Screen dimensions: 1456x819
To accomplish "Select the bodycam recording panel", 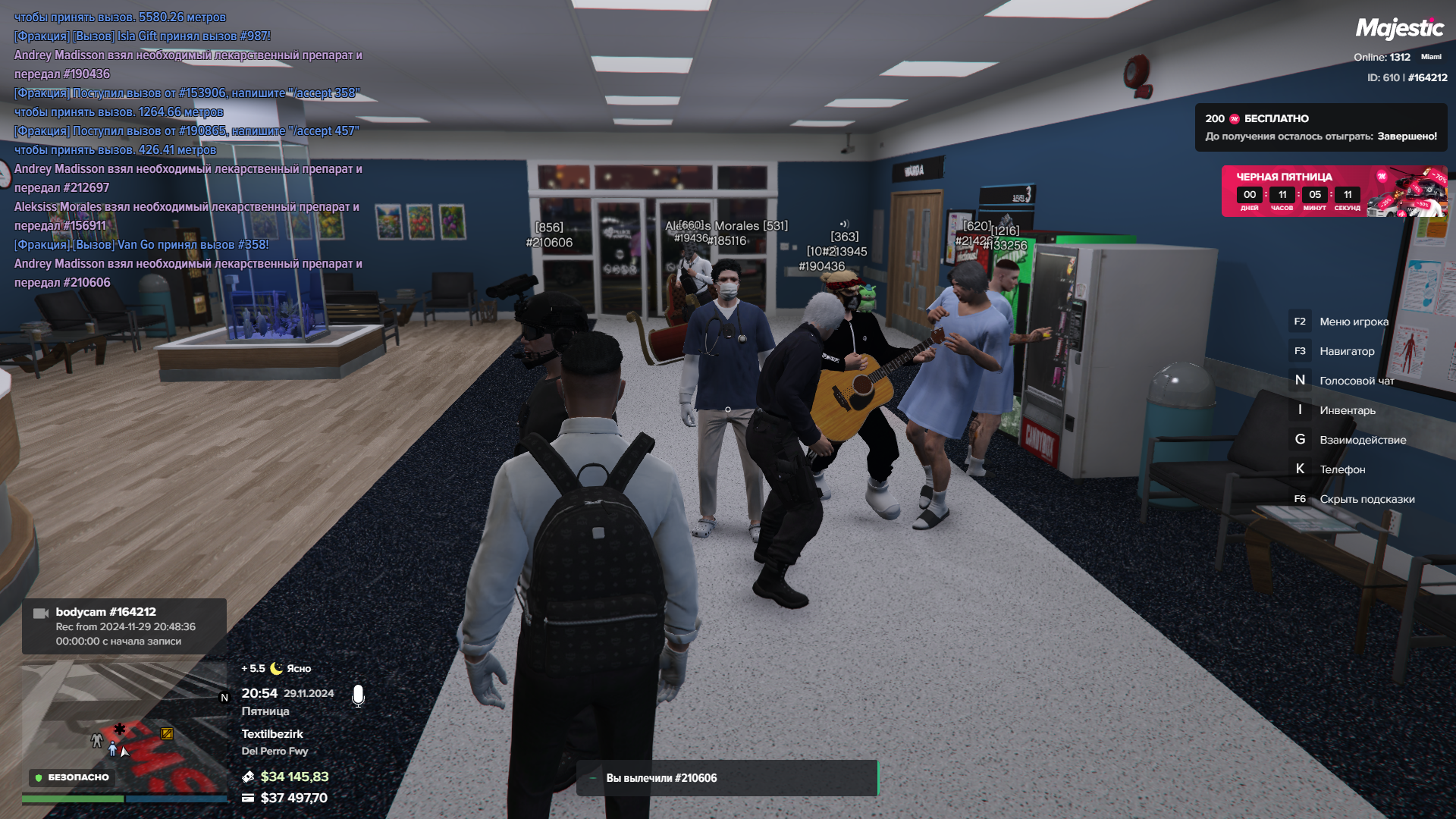I will [x=124, y=626].
